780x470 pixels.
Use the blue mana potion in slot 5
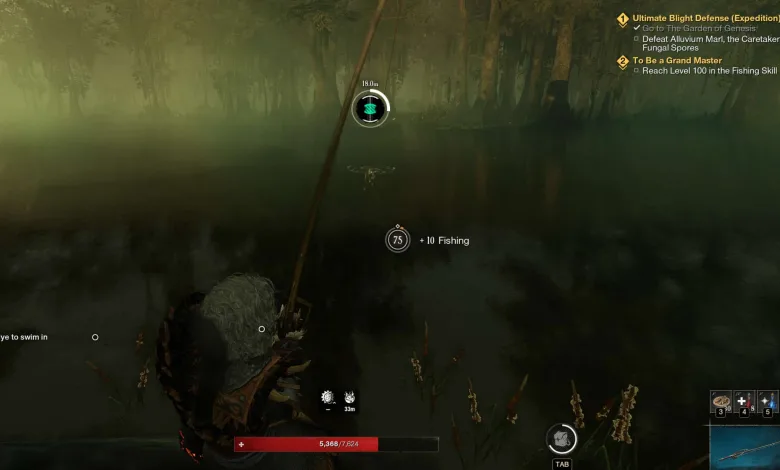point(767,401)
